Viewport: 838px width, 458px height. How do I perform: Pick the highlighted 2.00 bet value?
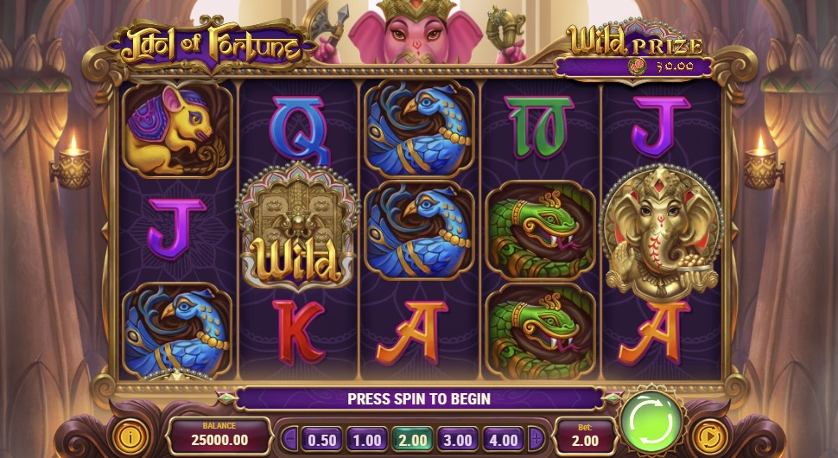tap(411, 438)
